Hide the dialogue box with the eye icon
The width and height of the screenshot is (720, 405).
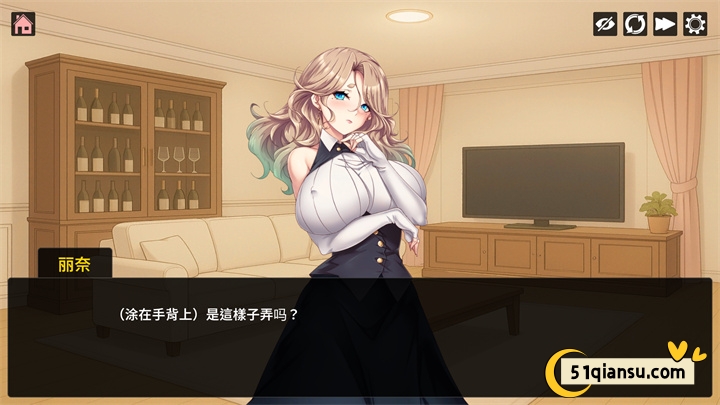[x=605, y=24]
